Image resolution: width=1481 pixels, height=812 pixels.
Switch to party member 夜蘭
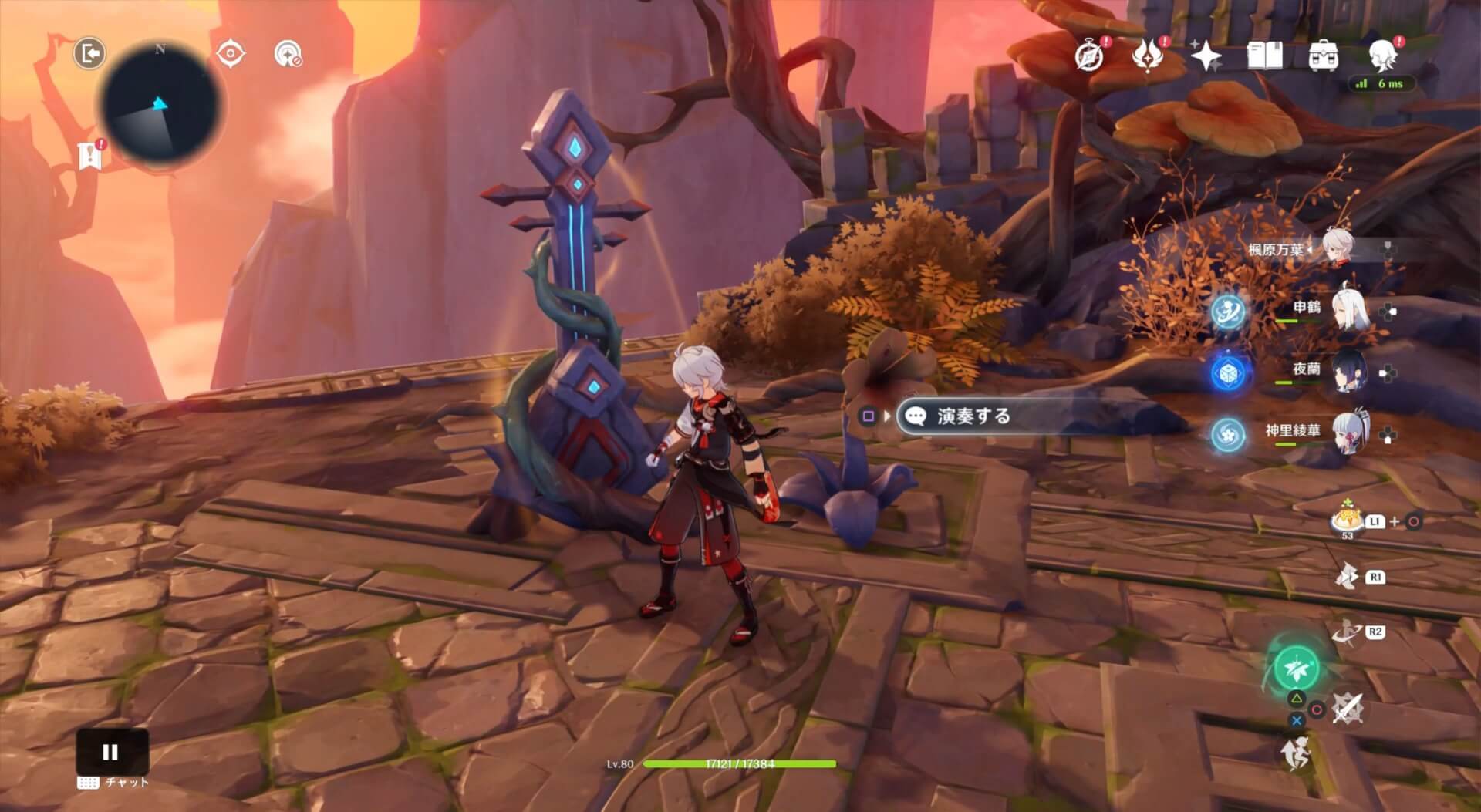coord(1350,372)
